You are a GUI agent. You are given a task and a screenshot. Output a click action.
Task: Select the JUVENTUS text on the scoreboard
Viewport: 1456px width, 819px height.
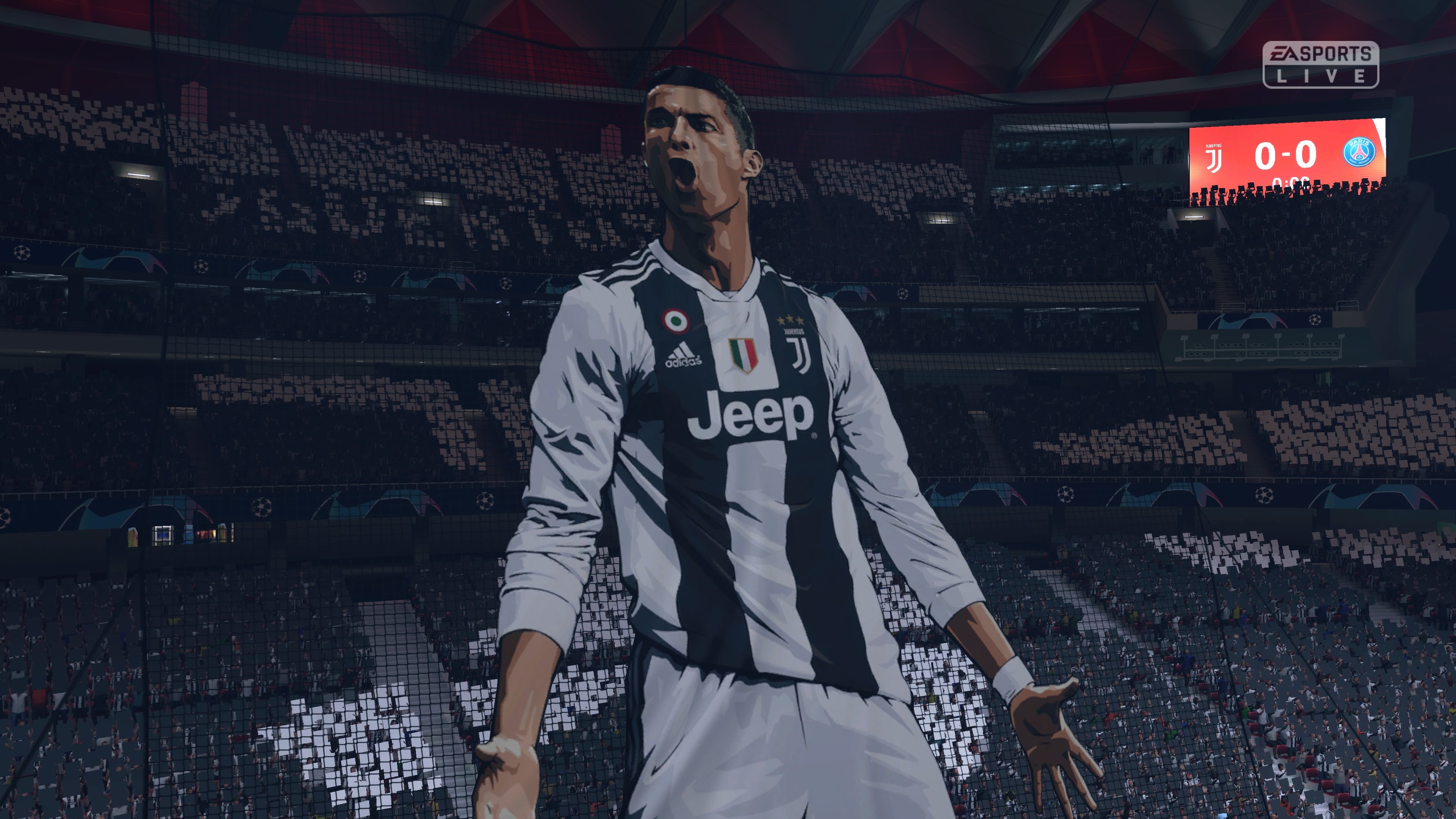(x=1214, y=146)
